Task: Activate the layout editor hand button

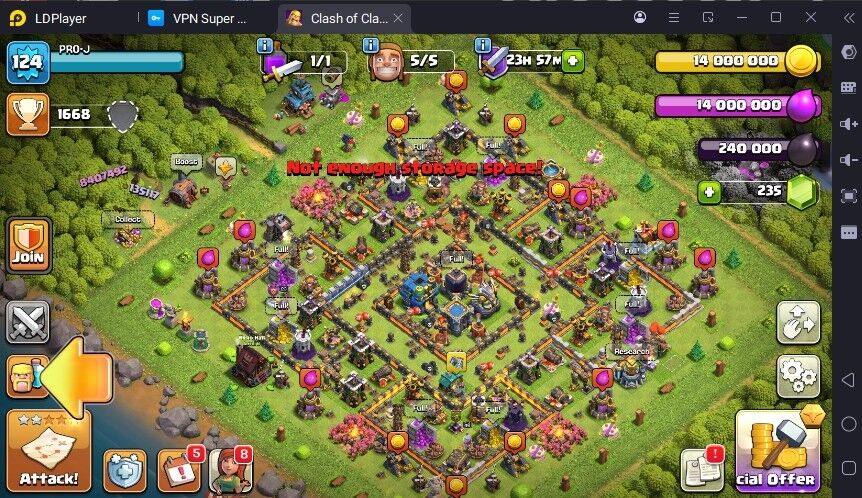Action: point(798,322)
